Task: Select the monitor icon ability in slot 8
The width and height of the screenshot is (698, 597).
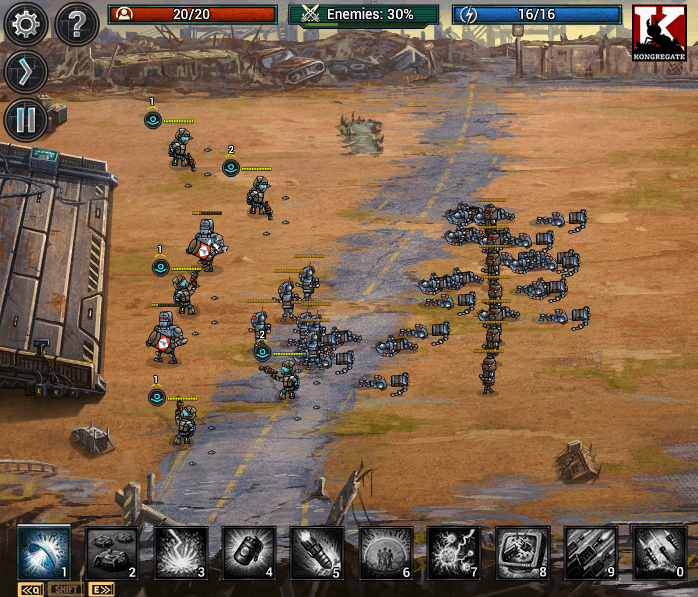Action: click(522, 552)
